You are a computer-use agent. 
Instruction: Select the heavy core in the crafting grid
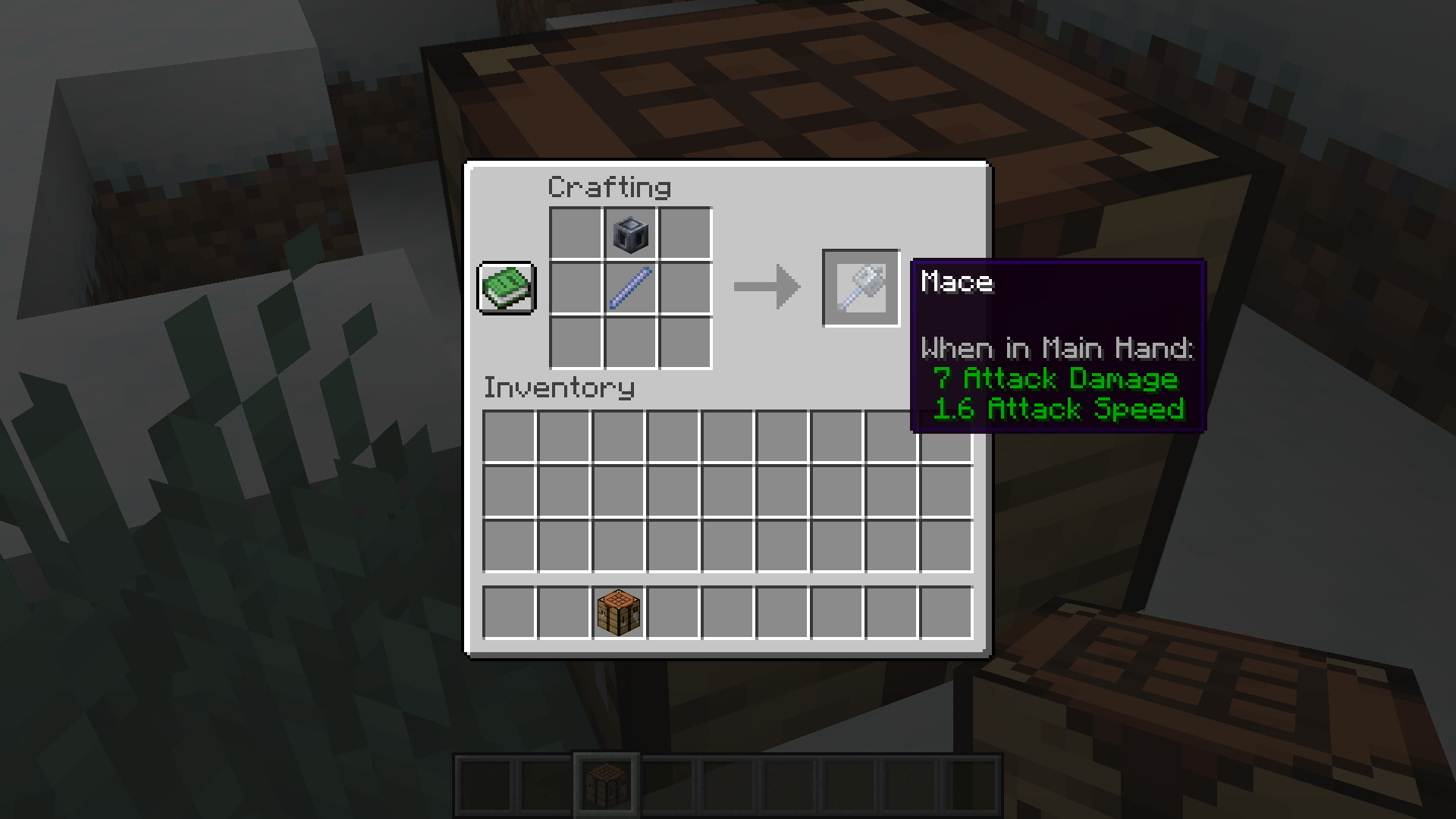(629, 234)
